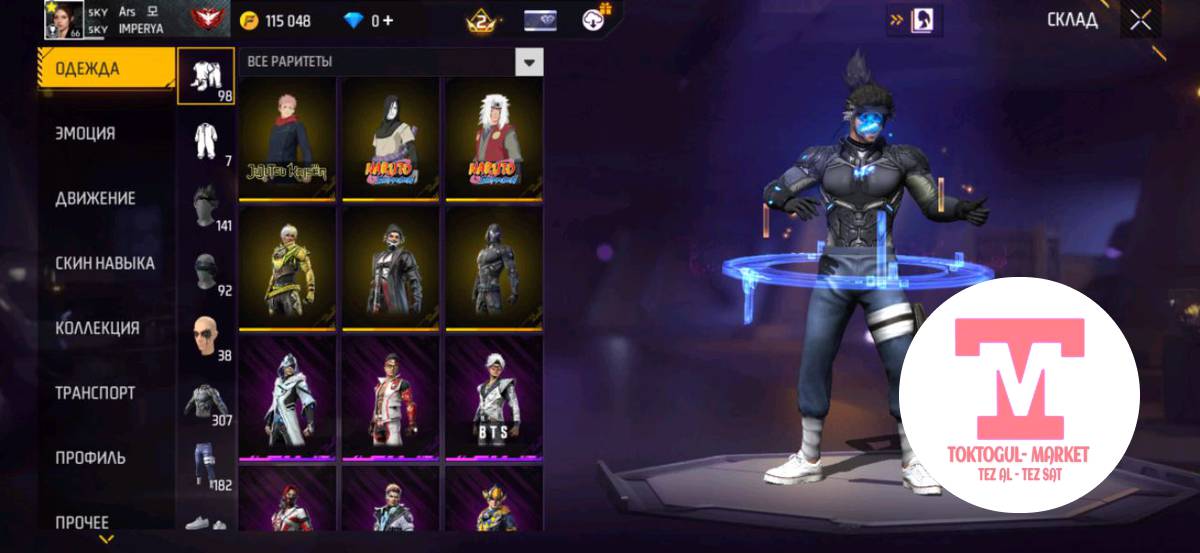Select the Движение category
The image size is (1200, 553).
95,199
